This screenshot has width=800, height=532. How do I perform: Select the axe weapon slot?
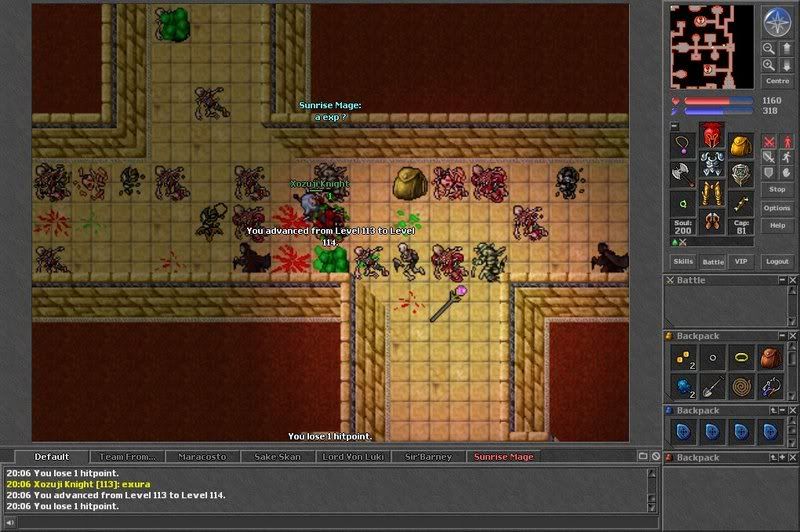(x=683, y=174)
